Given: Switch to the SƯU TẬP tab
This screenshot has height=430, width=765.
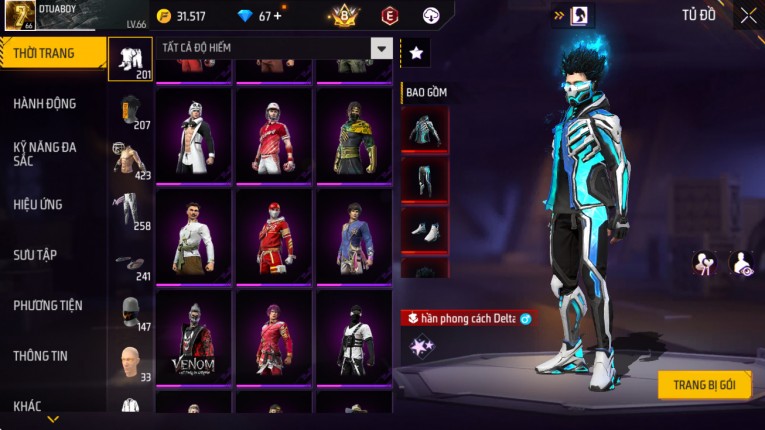Looking at the screenshot, I should tap(35, 255).
